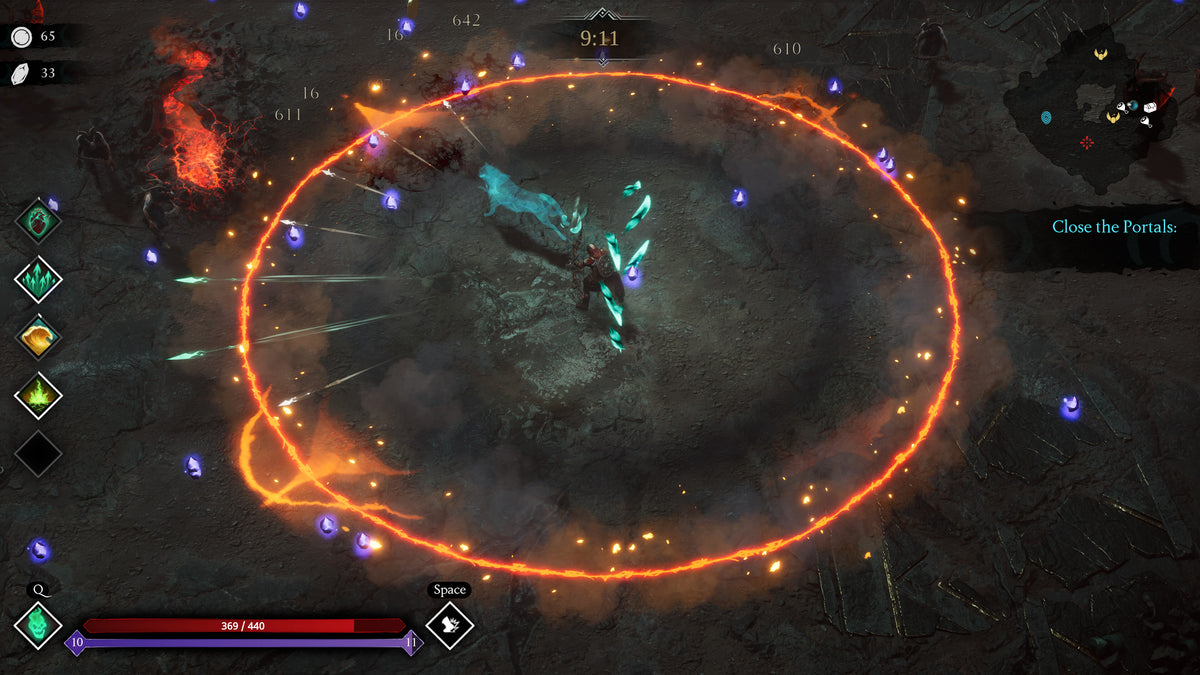
Task: Activate the green arrows volley ability
Action: click(x=39, y=279)
